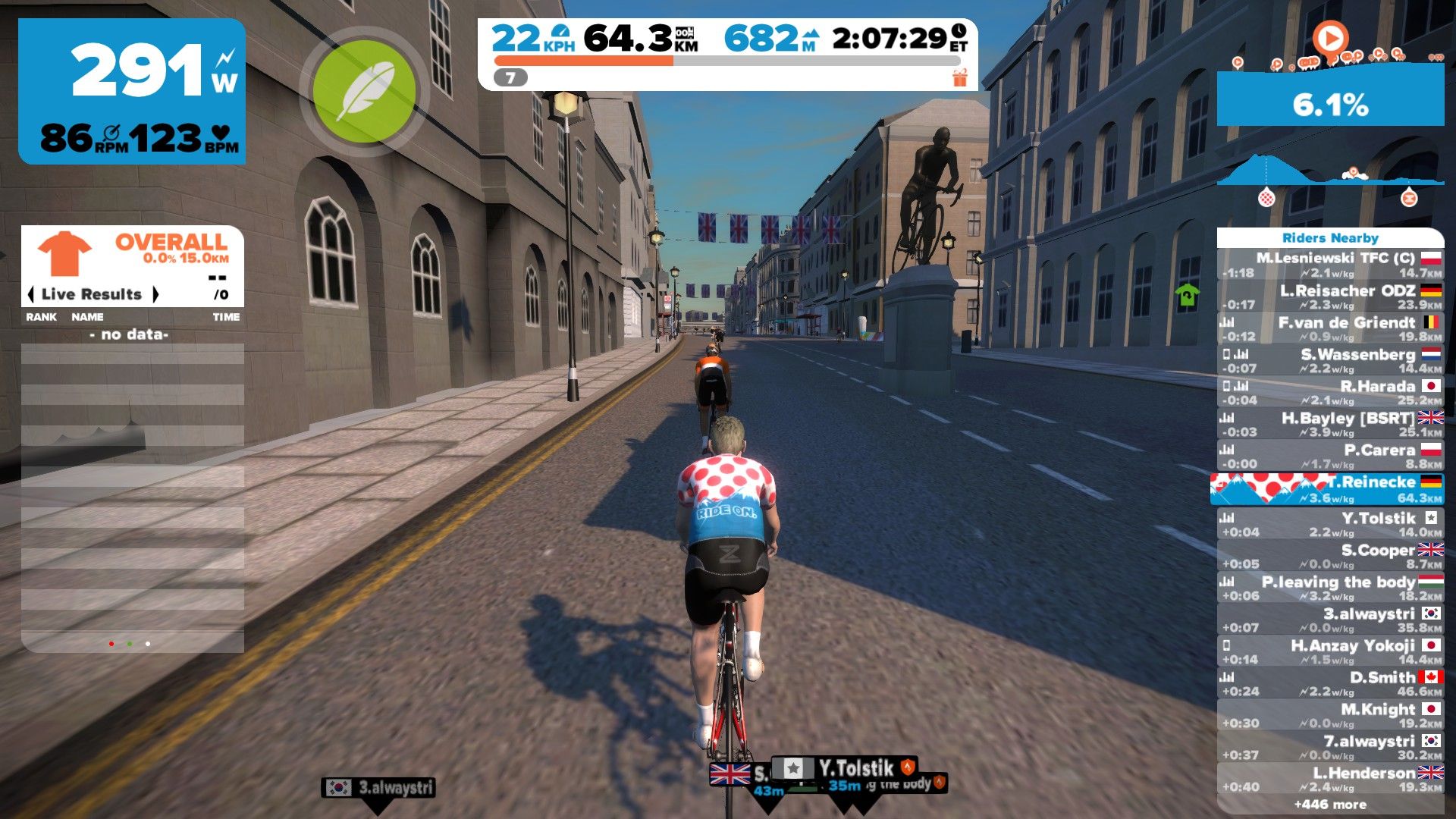Open the orange jersey OVERALL panel
The image size is (1456, 819).
(133, 253)
